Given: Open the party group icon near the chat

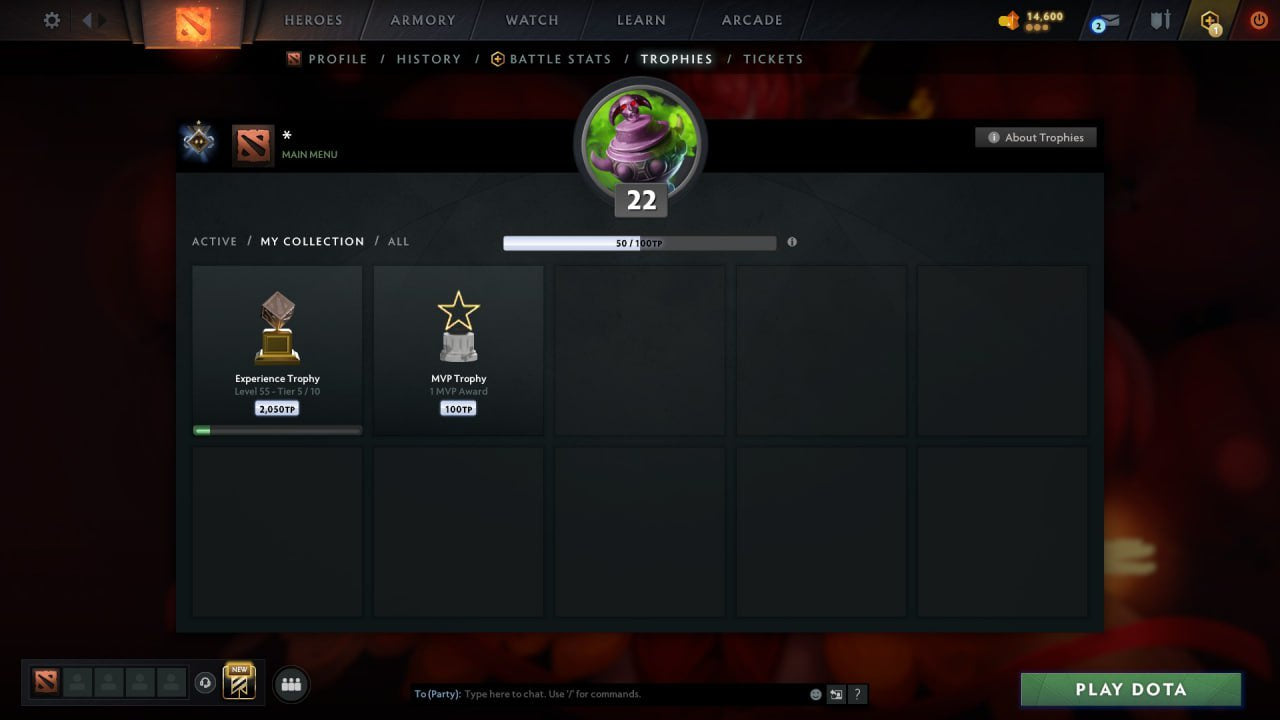Looking at the screenshot, I should 291,684.
